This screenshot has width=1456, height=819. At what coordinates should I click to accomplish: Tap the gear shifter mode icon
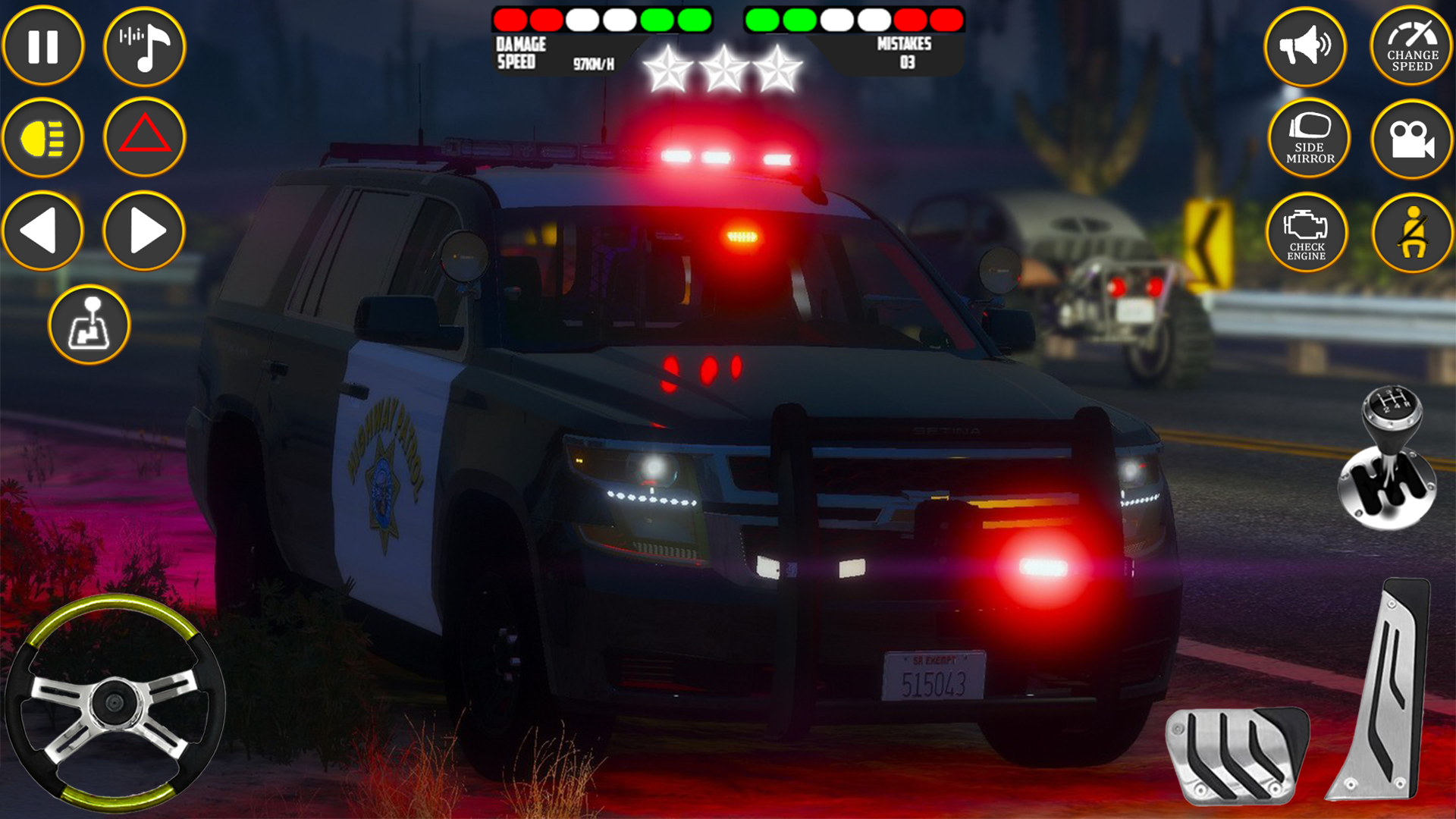pos(91,325)
